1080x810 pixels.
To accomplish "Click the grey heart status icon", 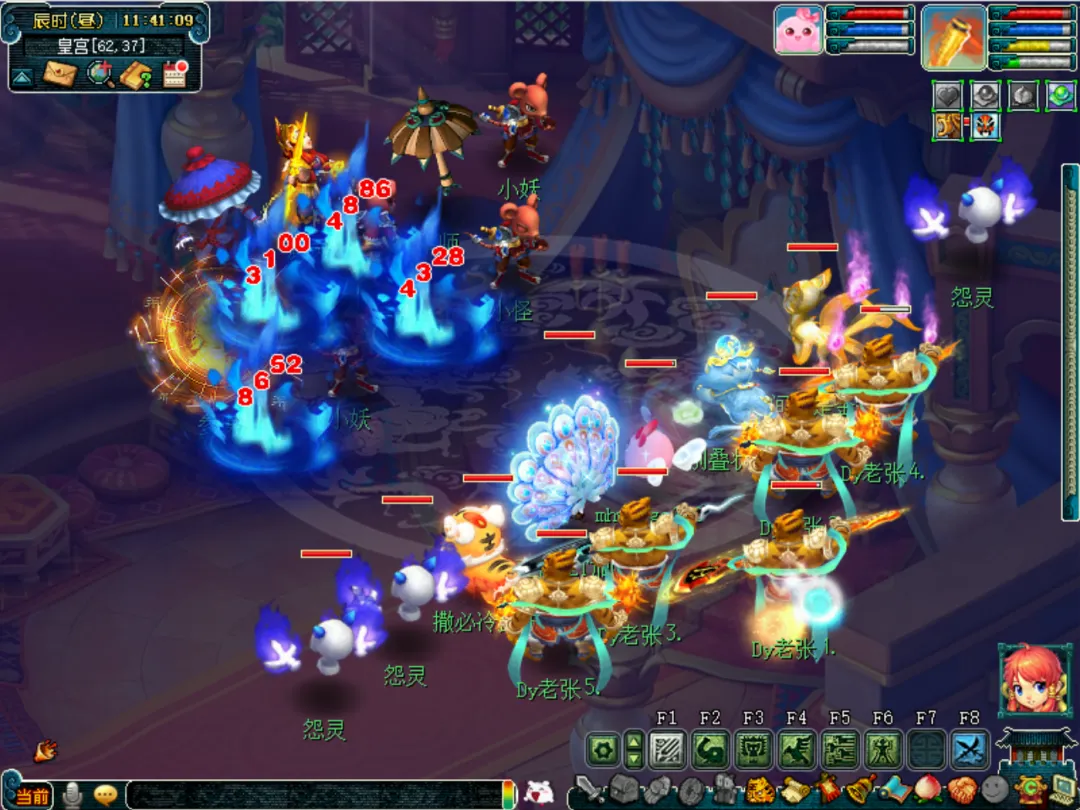I will point(947,95).
